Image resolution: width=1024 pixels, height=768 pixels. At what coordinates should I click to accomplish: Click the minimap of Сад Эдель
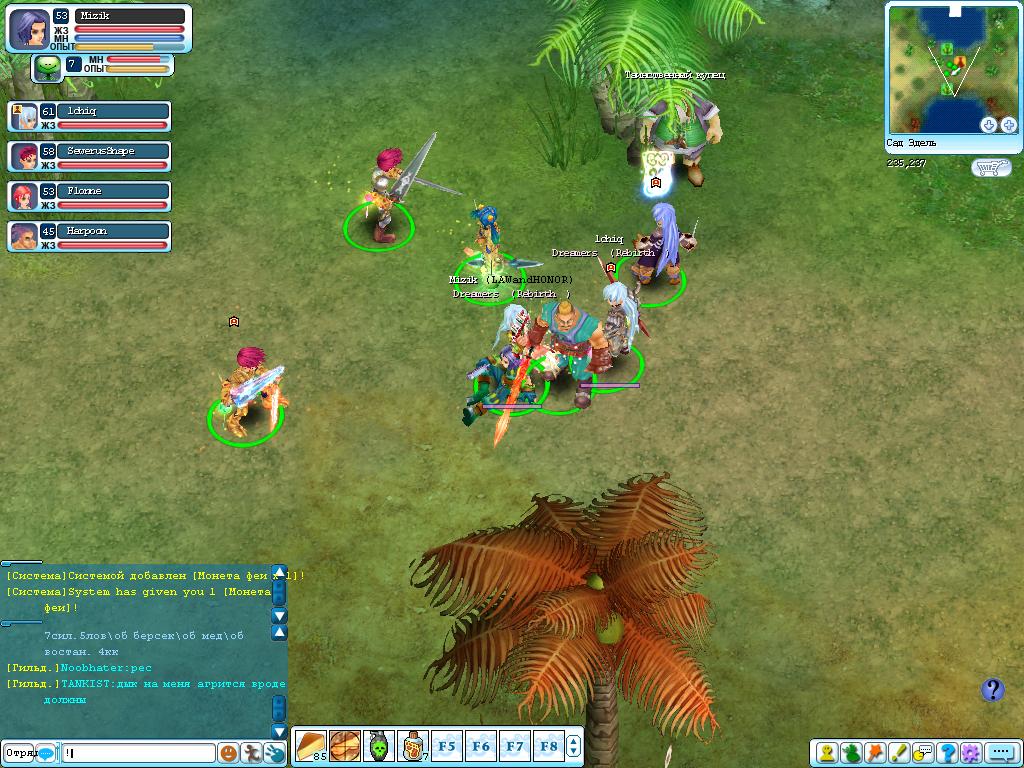tap(950, 65)
